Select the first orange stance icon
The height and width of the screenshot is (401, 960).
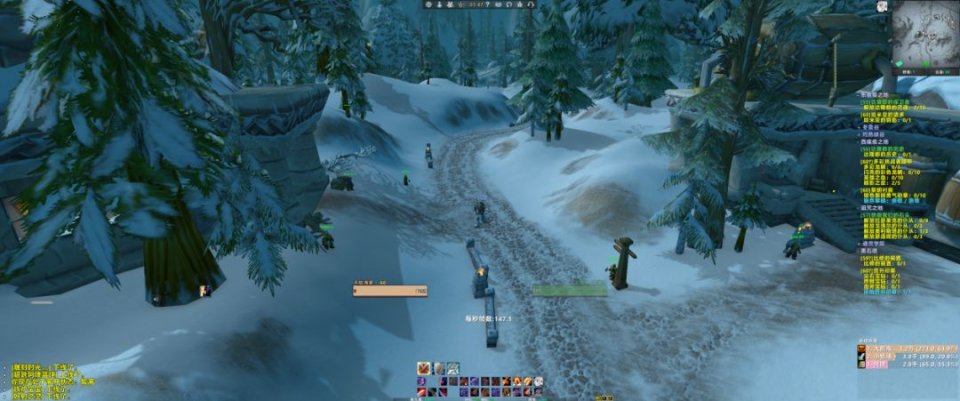point(424,368)
